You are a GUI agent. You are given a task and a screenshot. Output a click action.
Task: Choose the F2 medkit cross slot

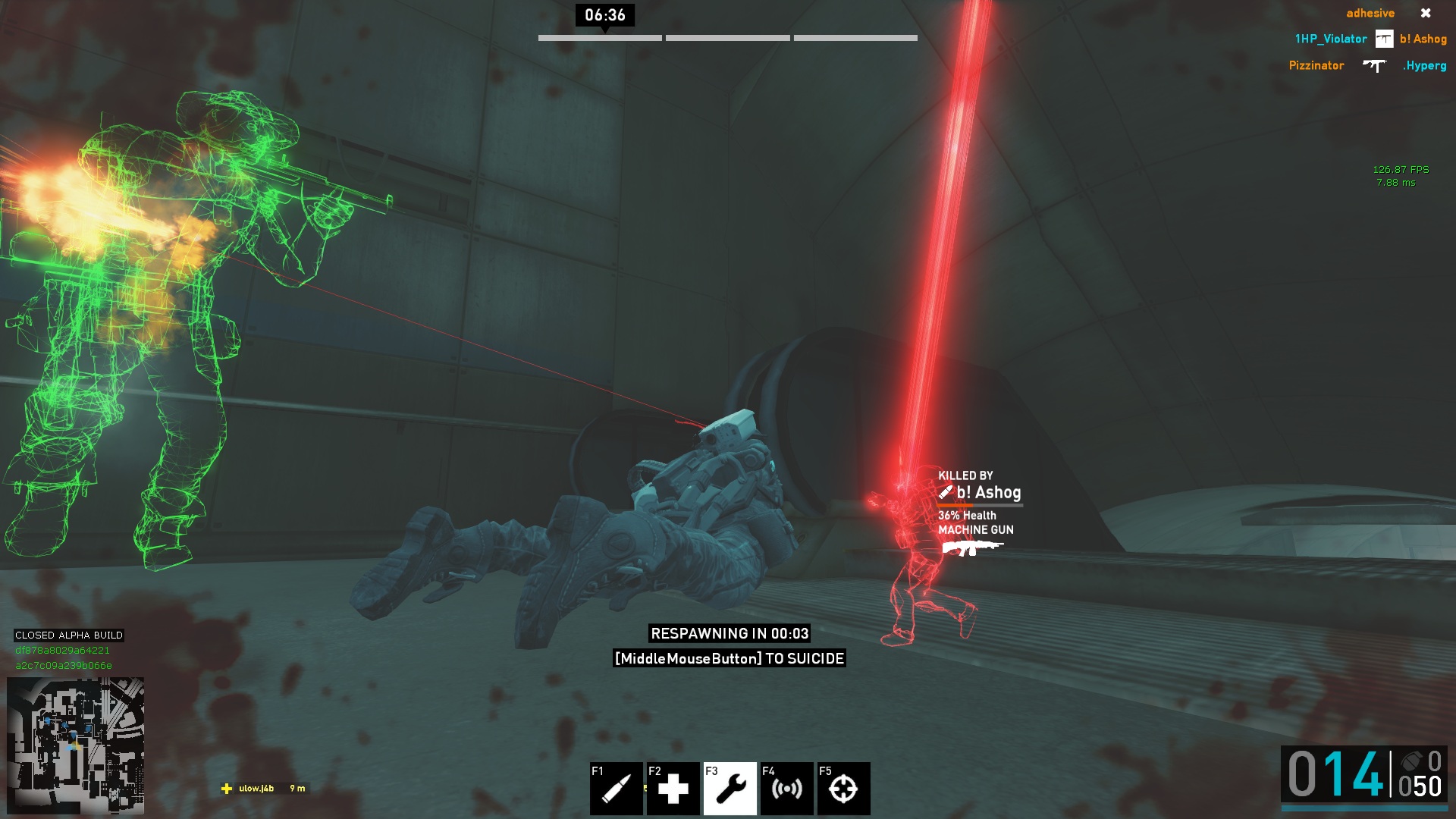pyautogui.click(x=673, y=788)
